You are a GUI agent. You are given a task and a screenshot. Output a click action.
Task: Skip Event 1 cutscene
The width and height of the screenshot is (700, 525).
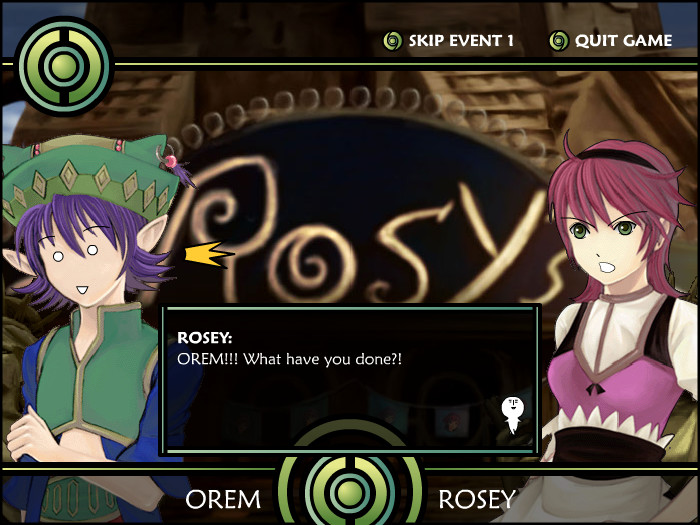tap(449, 41)
